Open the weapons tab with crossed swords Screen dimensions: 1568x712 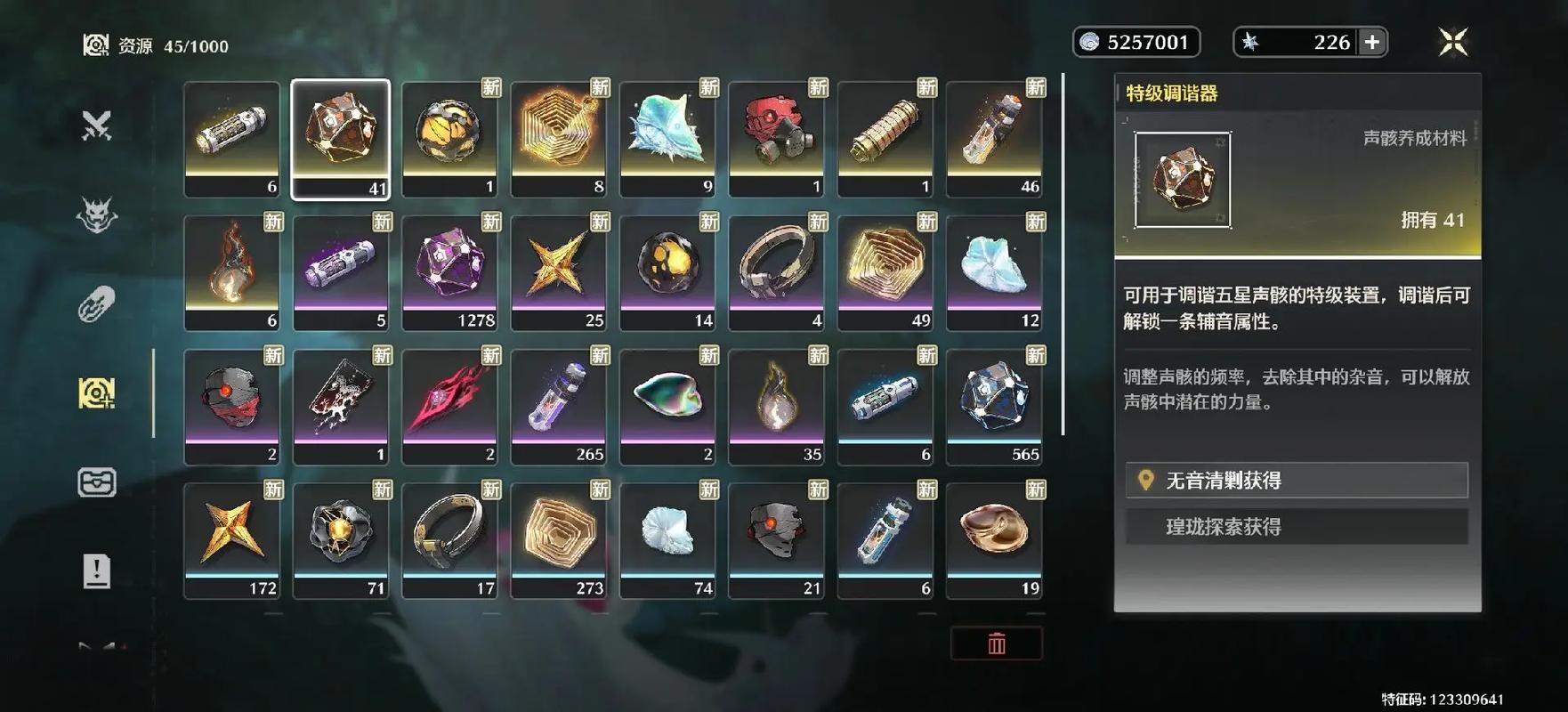97,125
